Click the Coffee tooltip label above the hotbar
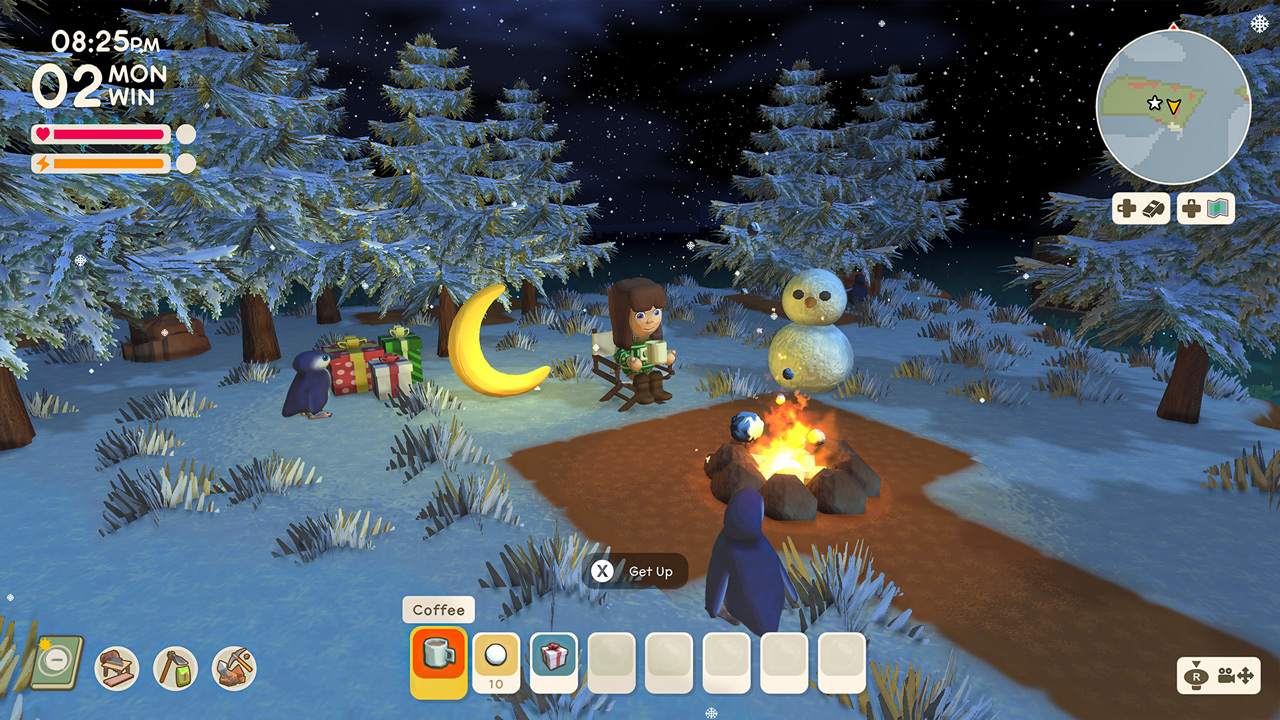The image size is (1280, 720). [x=438, y=609]
